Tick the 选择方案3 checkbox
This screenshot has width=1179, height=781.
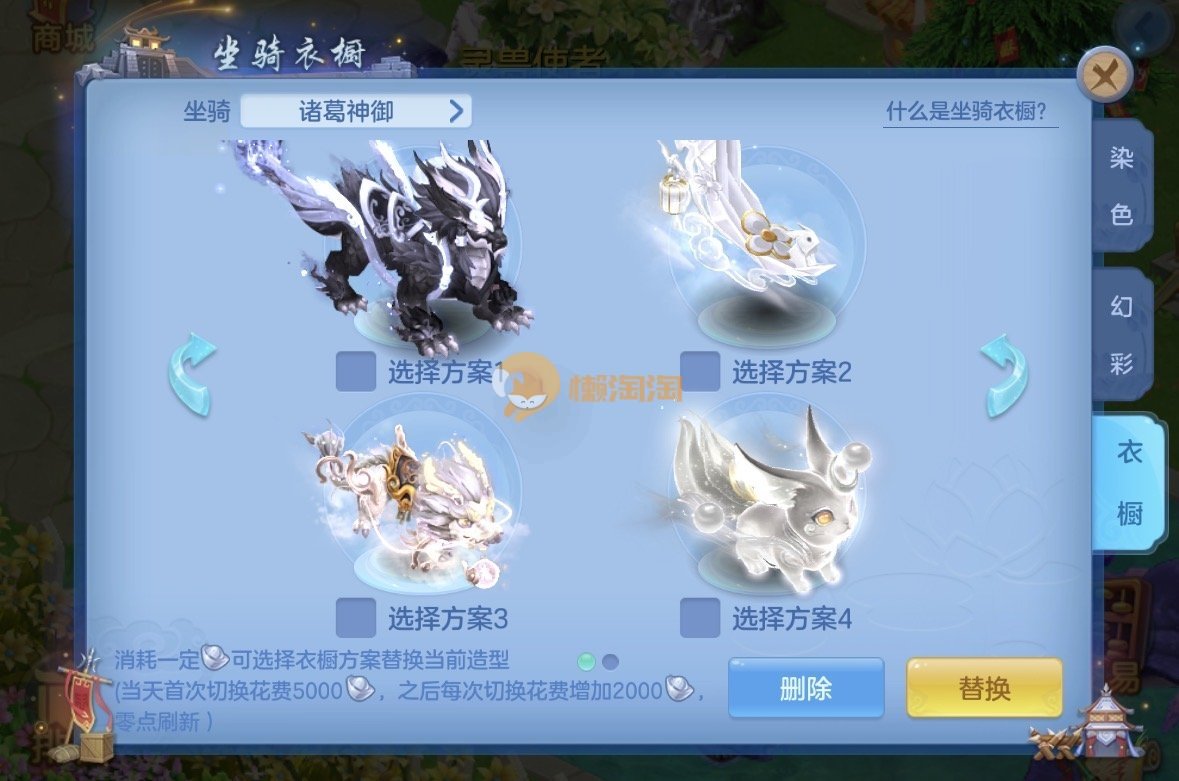coord(356,618)
